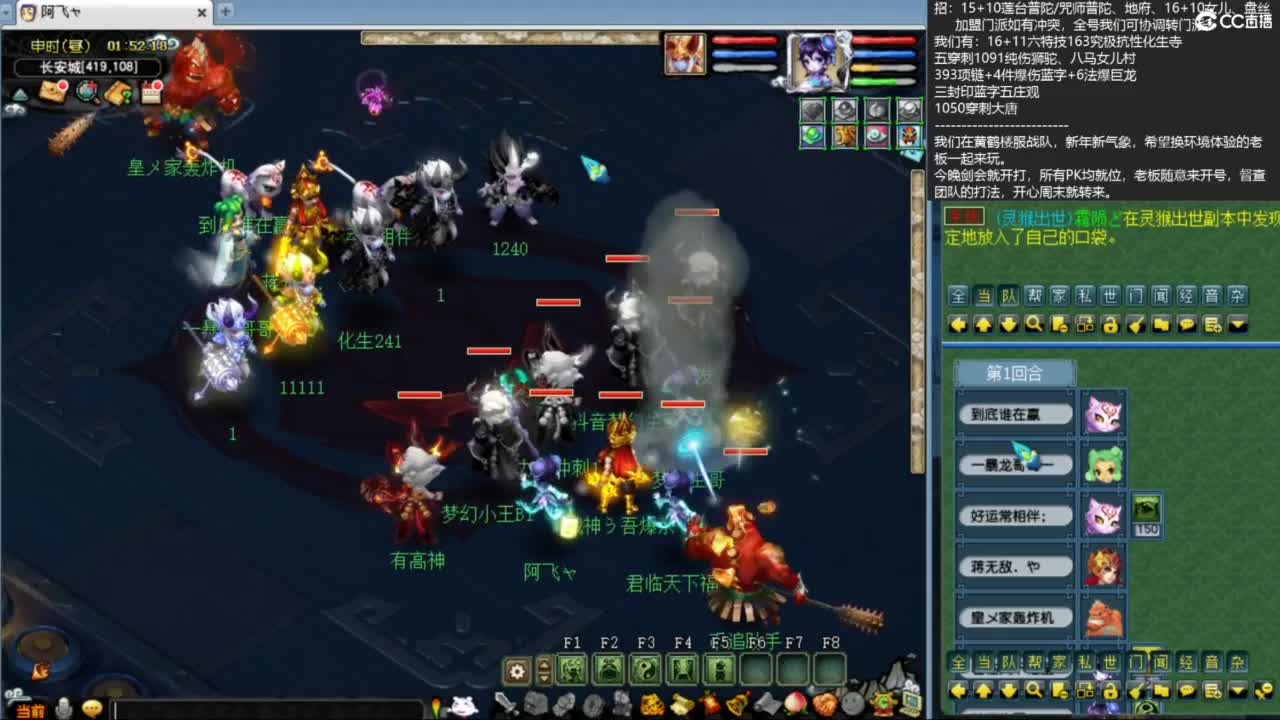
Task: Open the settings gear on the bottom action bar
Action: [x=514, y=671]
